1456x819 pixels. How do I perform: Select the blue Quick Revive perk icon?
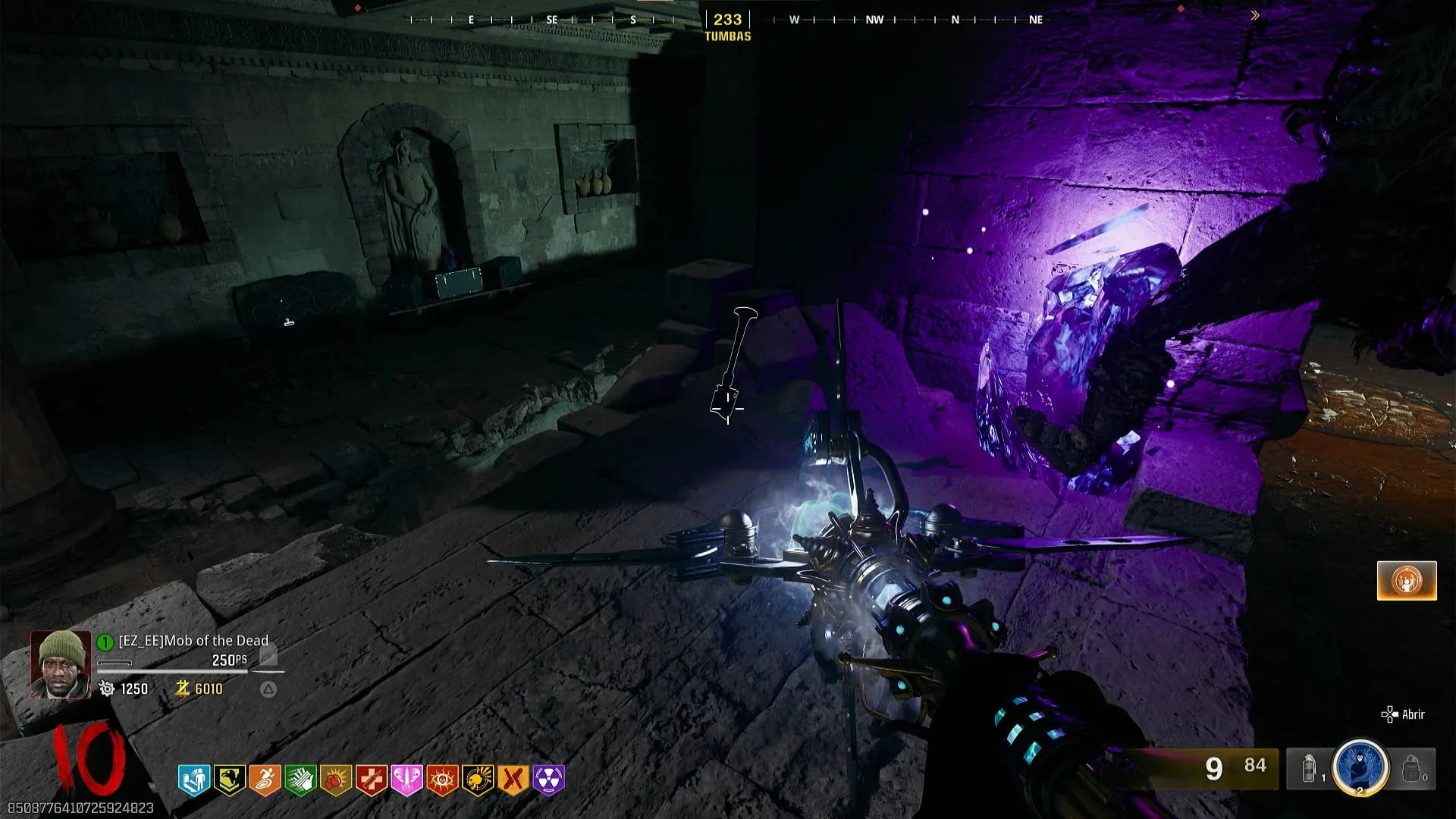tap(193, 780)
